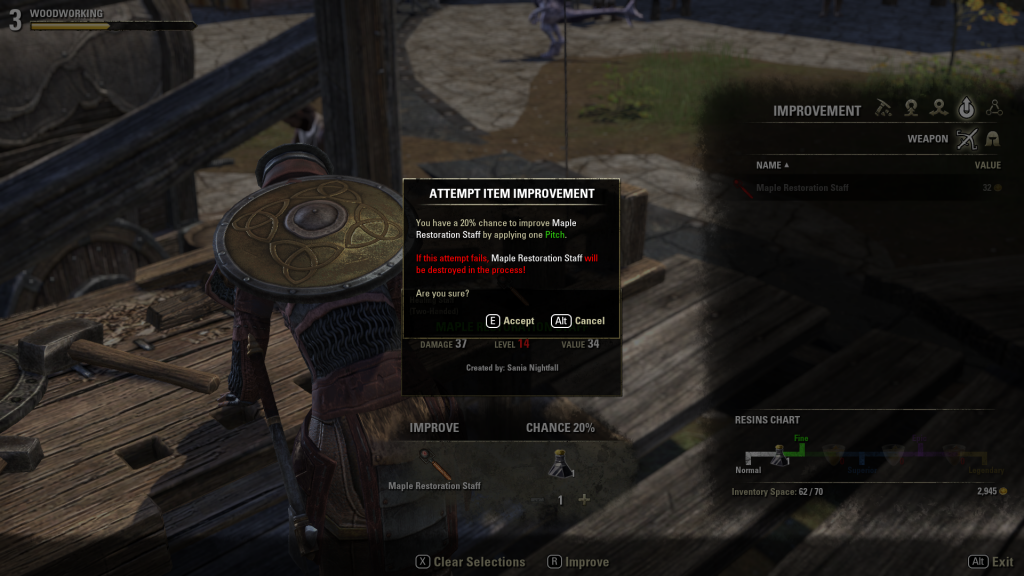The width and height of the screenshot is (1024, 576).
Task: Open the Research triangle-nodes tab
Action: [x=994, y=108]
